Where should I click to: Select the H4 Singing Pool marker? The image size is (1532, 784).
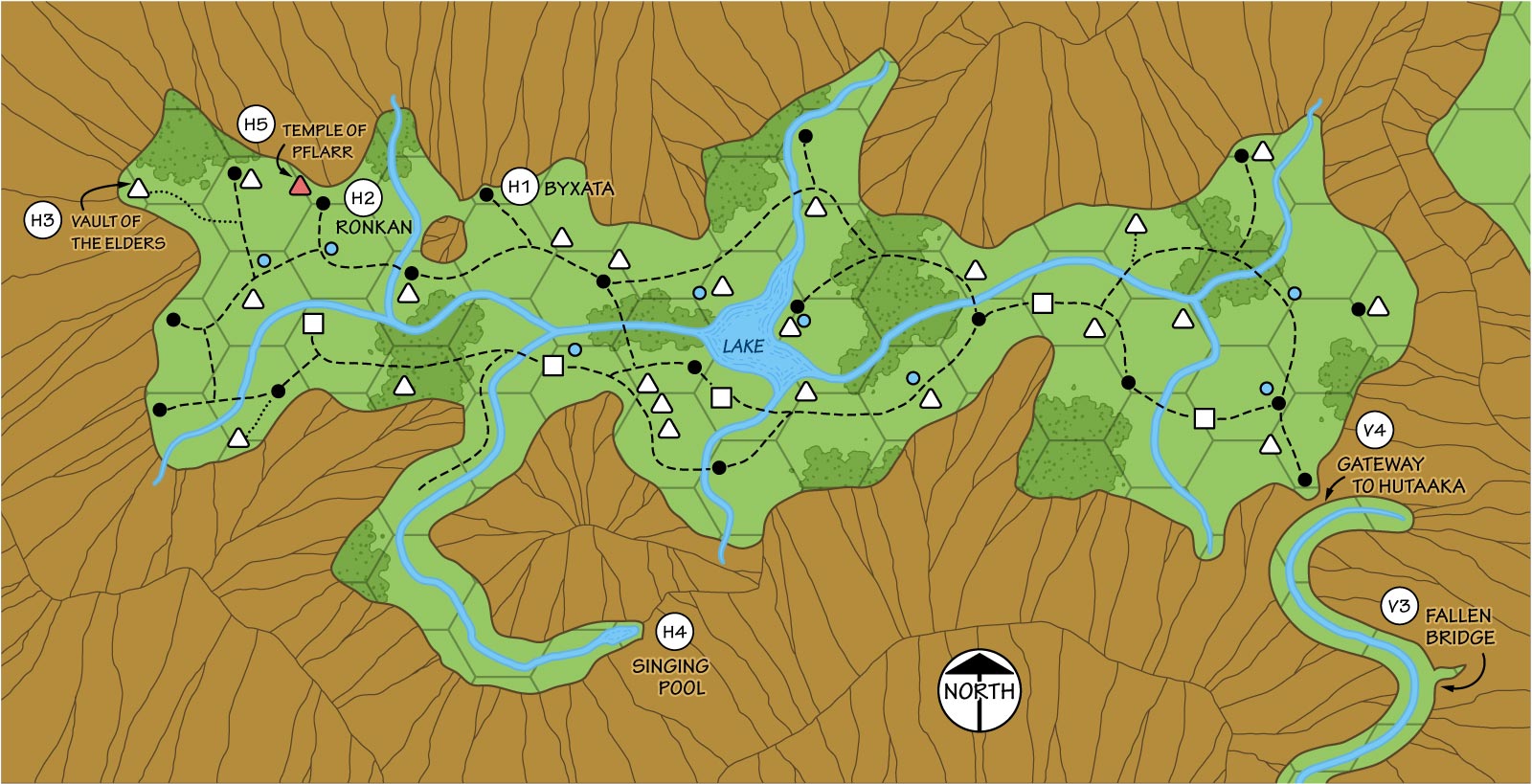click(674, 632)
